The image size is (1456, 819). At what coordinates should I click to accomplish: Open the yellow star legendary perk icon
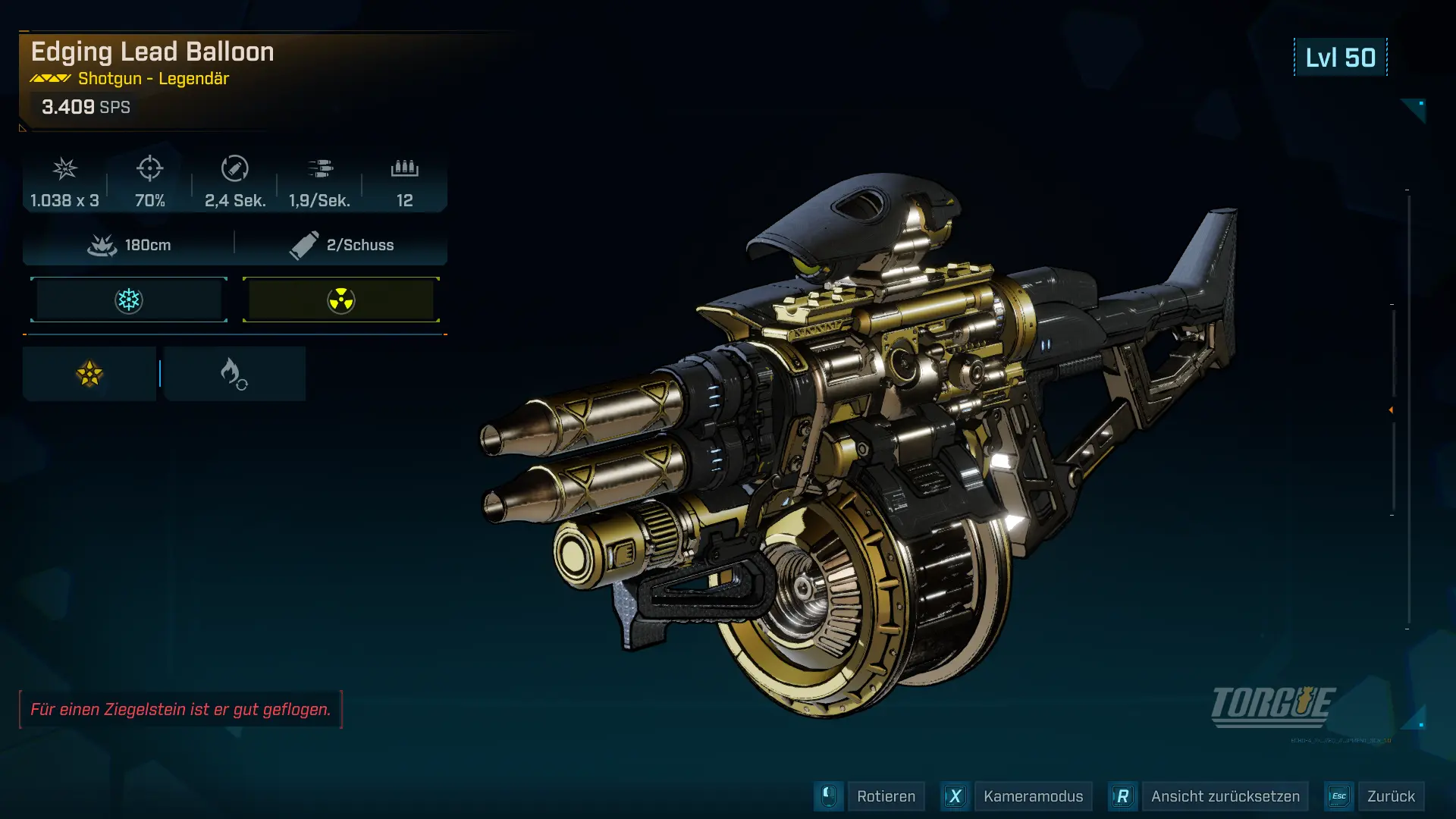[x=89, y=374]
